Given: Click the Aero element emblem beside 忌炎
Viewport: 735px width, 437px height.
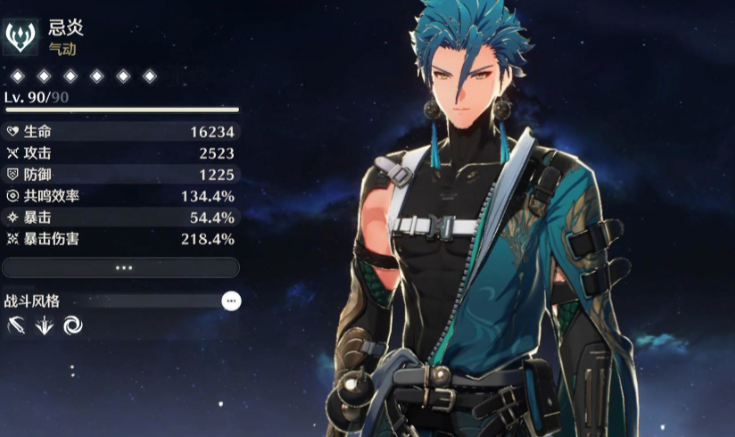Looking at the screenshot, I should click(21, 38).
